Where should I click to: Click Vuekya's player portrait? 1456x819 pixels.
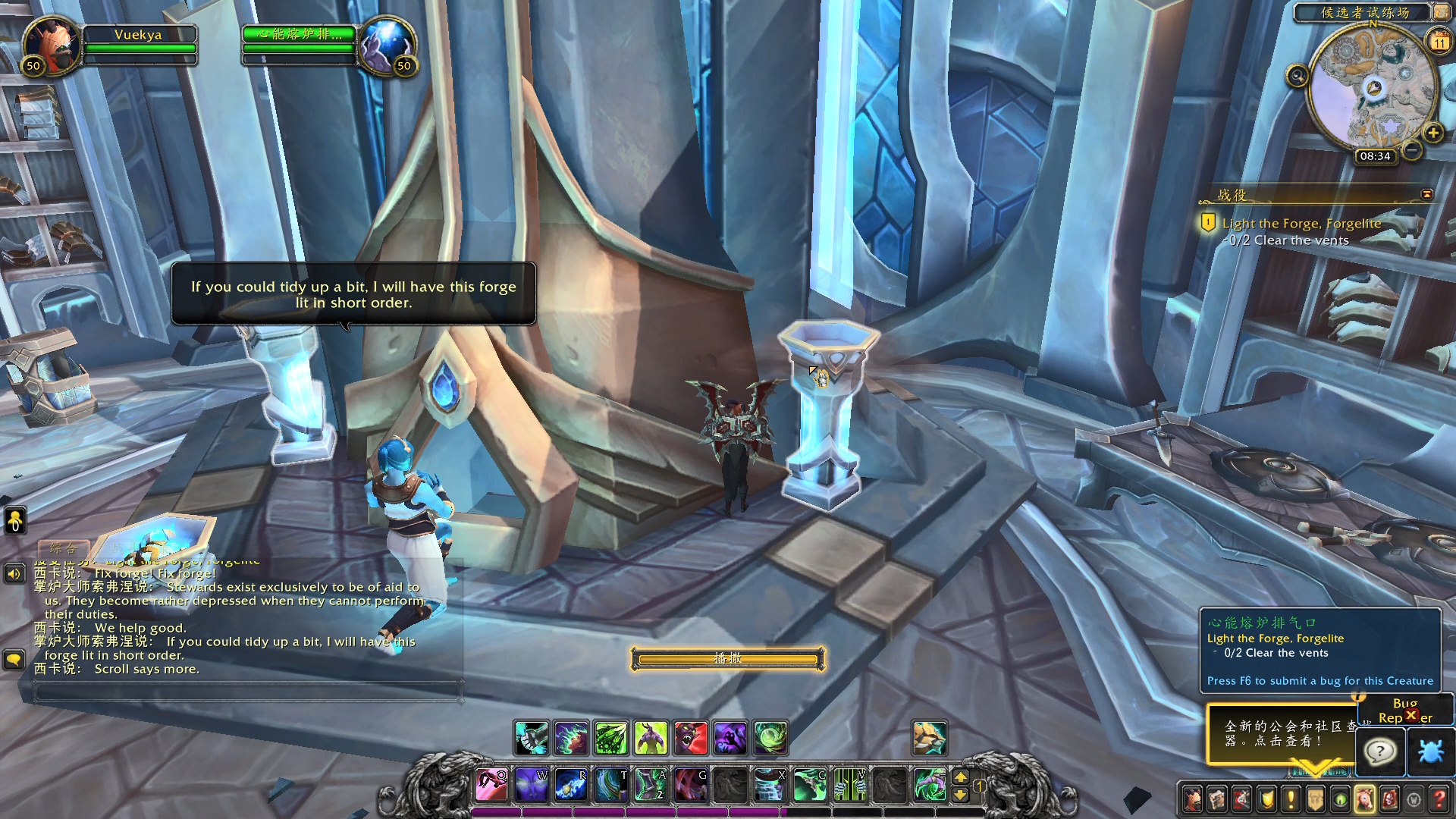51,44
